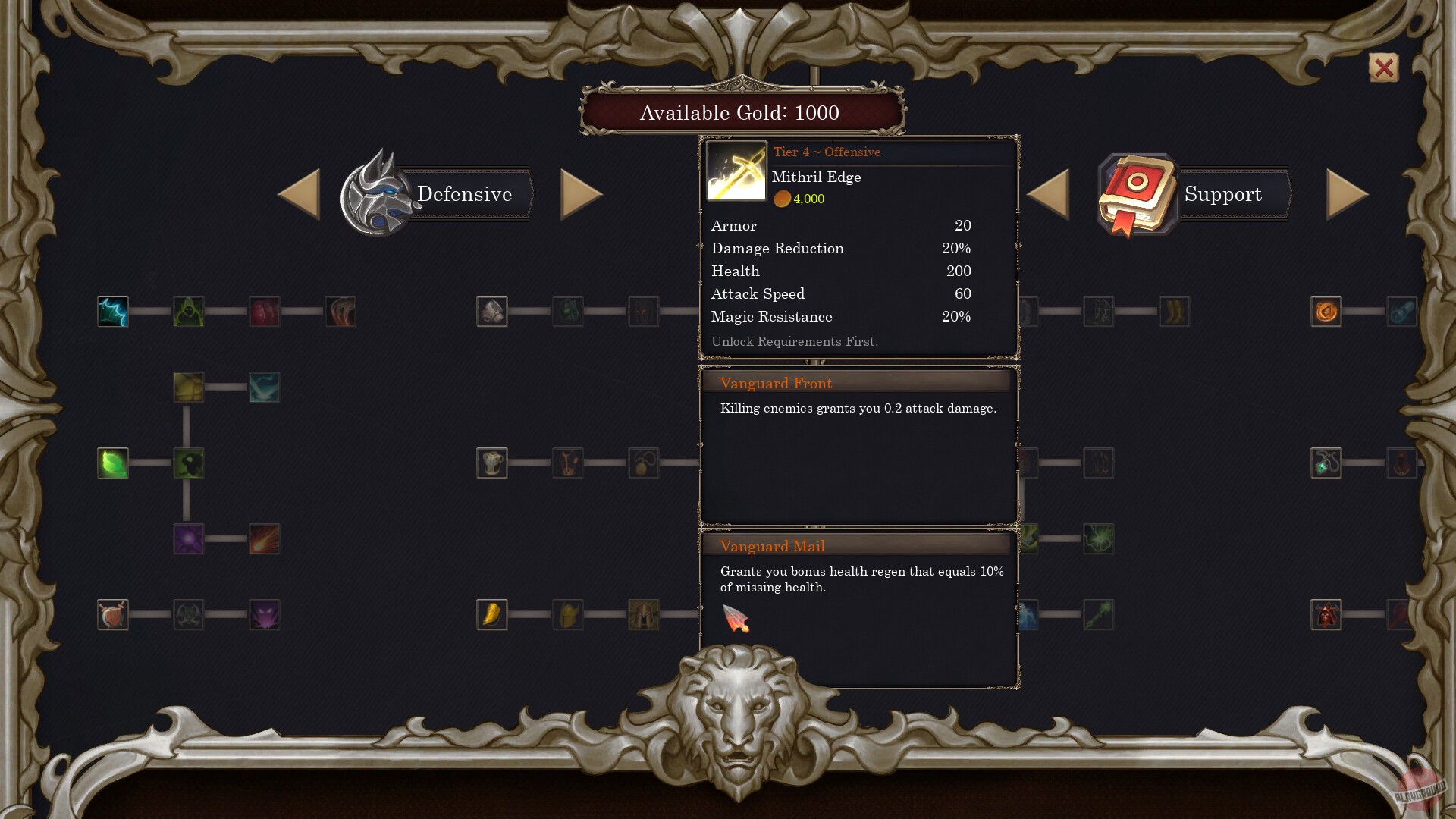Open the previous category left of Defensive

click(300, 193)
